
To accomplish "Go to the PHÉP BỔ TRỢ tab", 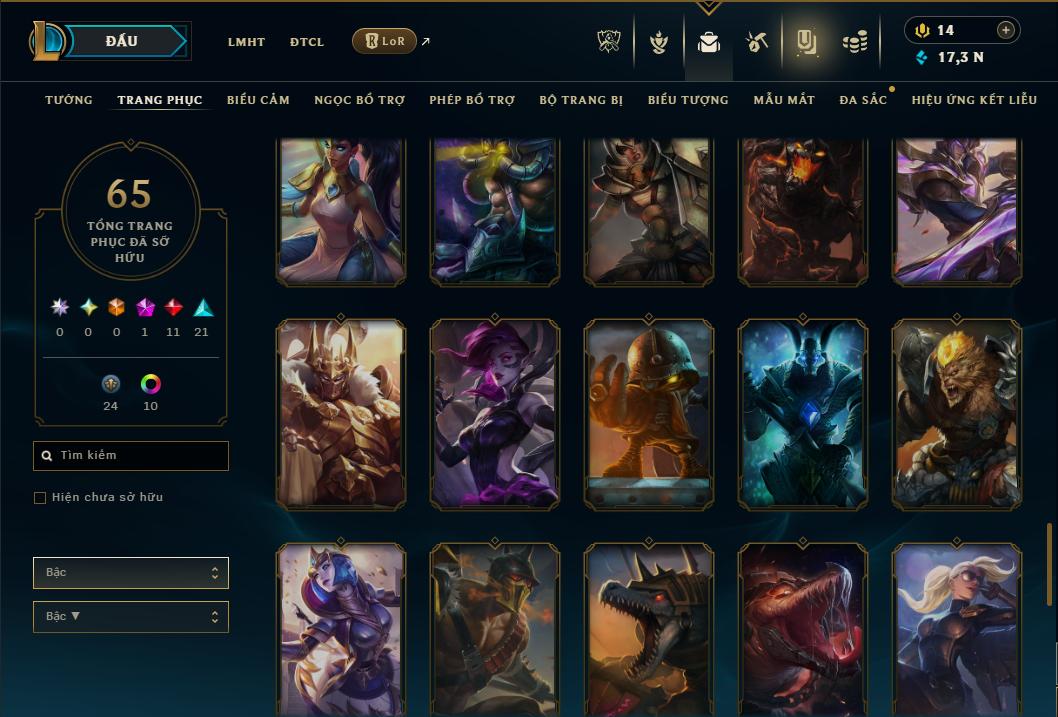I will point(472,100).
